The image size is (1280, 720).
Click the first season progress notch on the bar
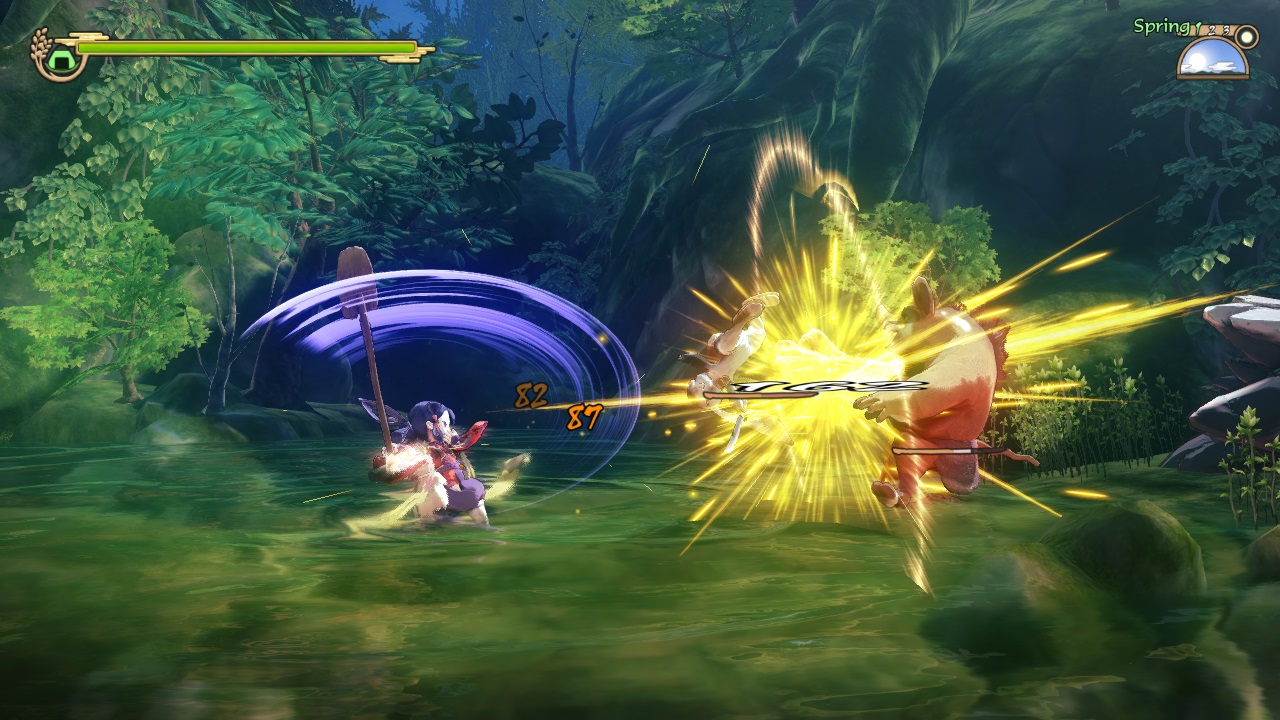(x=1198, y=29)
